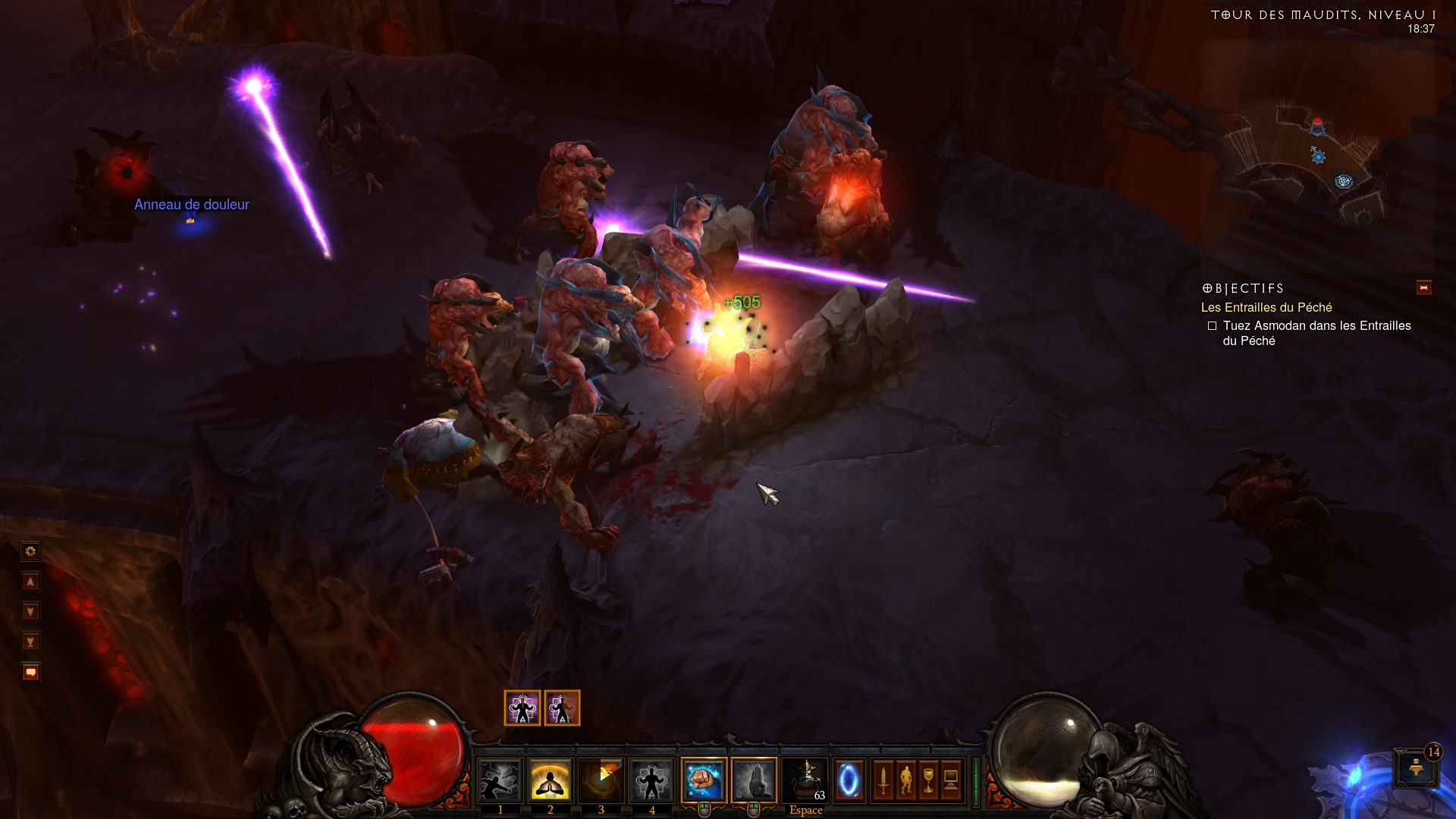Click the second buff icon above hotbar
This screenshot has height=819, width=1456.
coord(562,708)
